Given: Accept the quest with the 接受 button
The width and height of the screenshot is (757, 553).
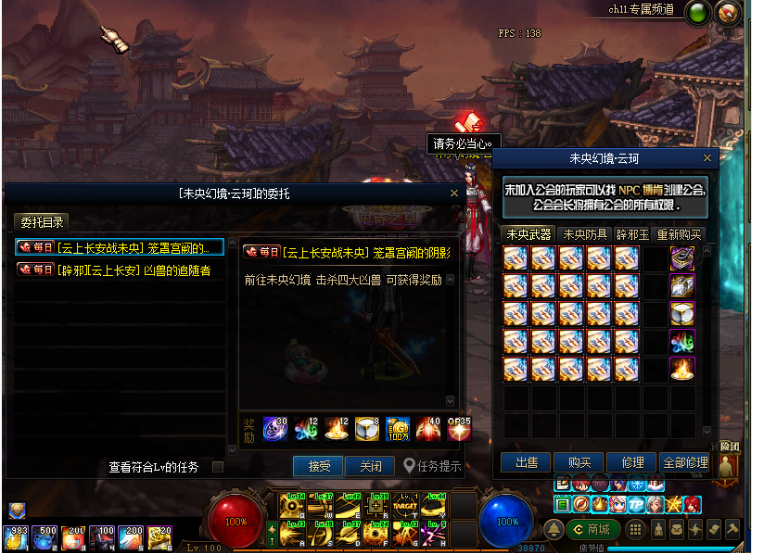Looking at the screenshot, I should point(318,466).
